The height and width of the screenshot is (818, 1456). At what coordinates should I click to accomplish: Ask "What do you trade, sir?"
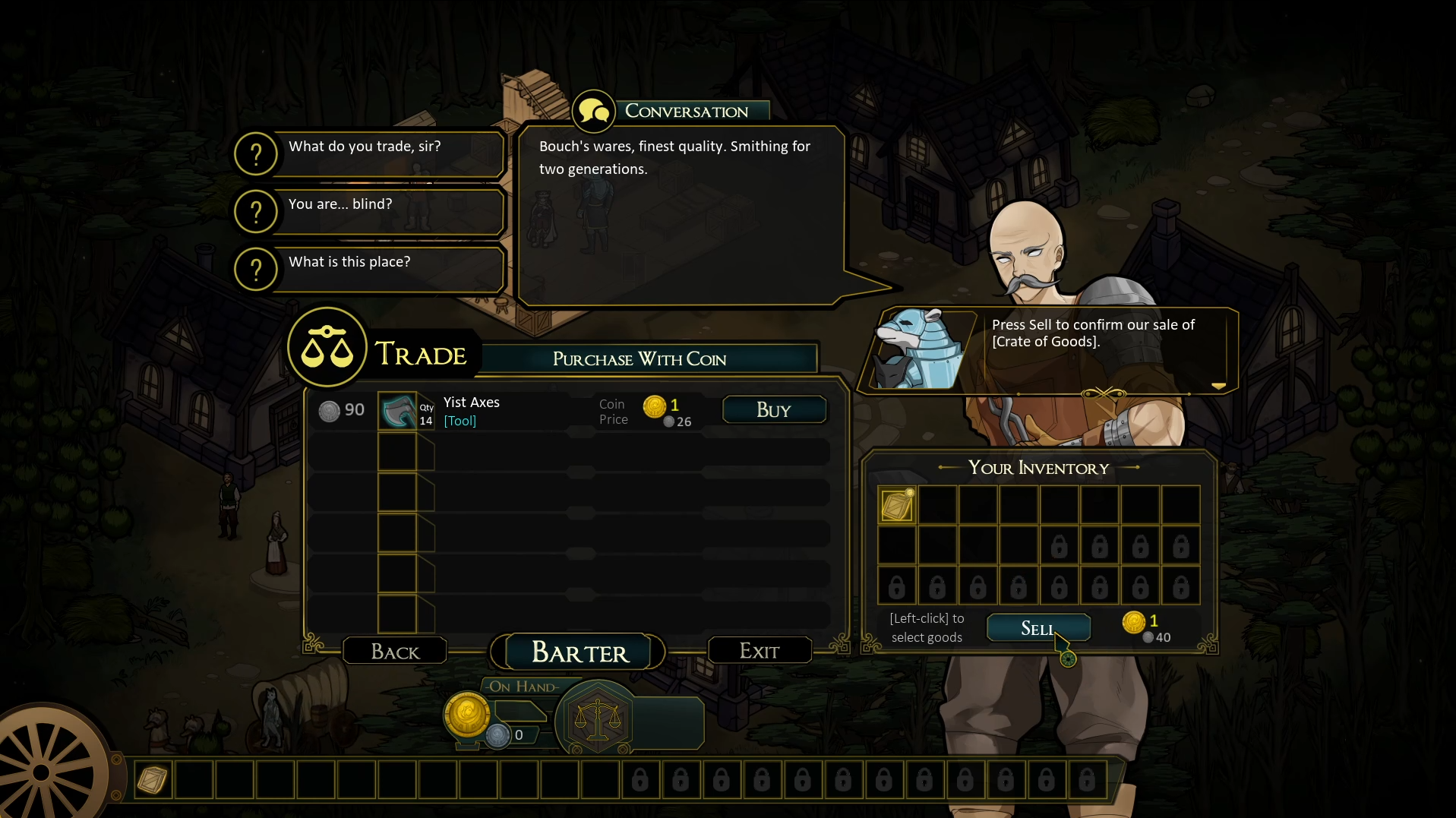point(369,153)
